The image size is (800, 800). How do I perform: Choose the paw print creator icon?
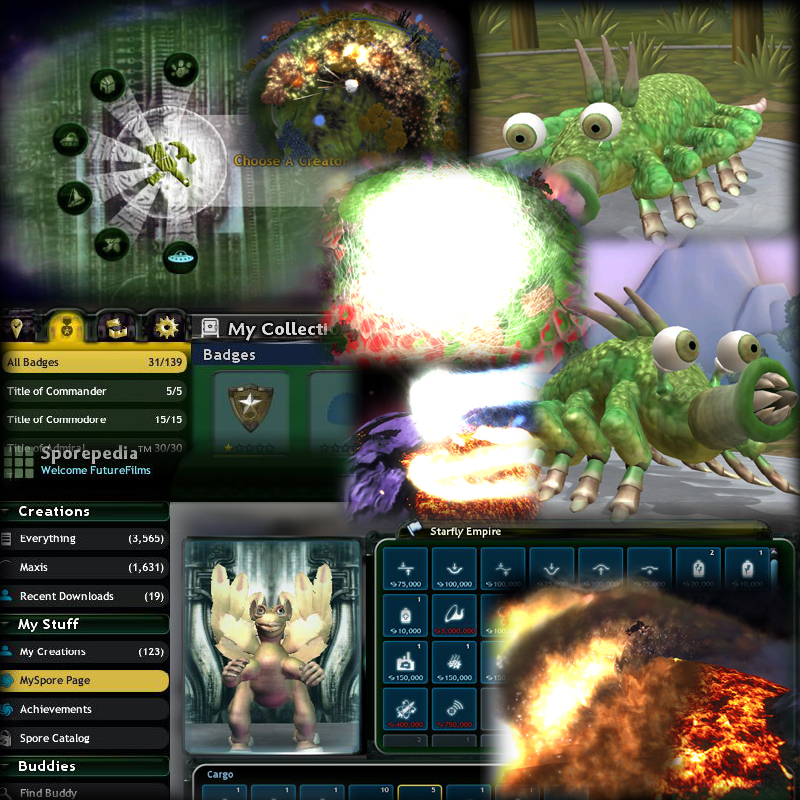[181, 70]
